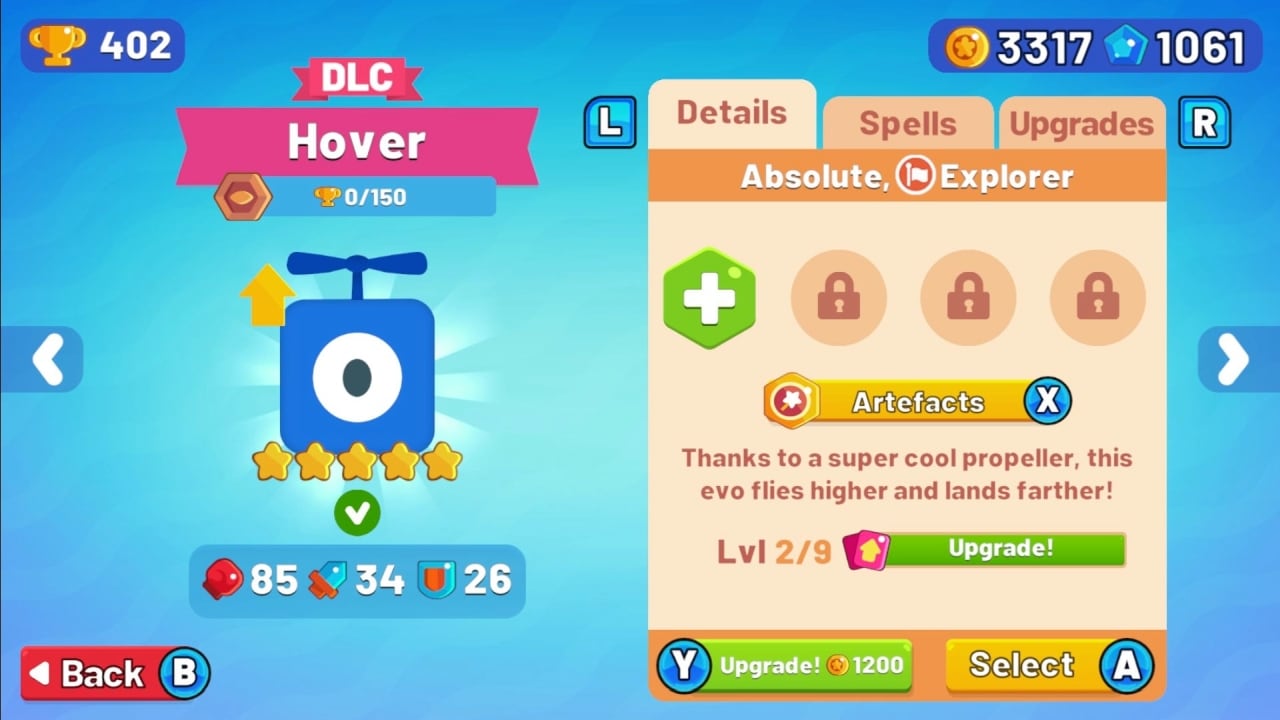Click the first locked artefact slot

coord(838,297)
